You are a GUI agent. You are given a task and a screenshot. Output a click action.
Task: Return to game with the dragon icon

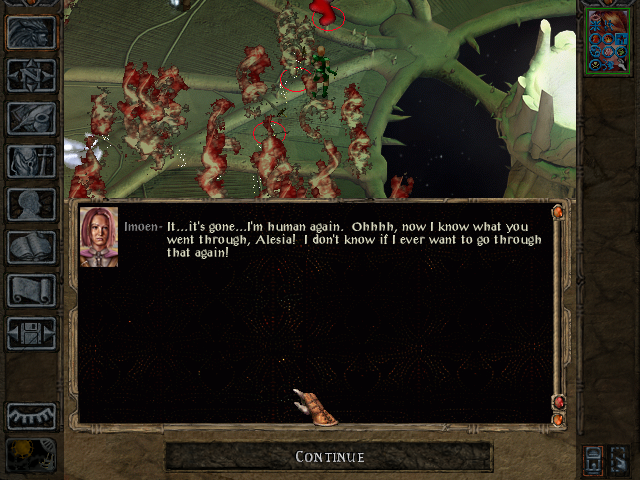click(31, 32)
